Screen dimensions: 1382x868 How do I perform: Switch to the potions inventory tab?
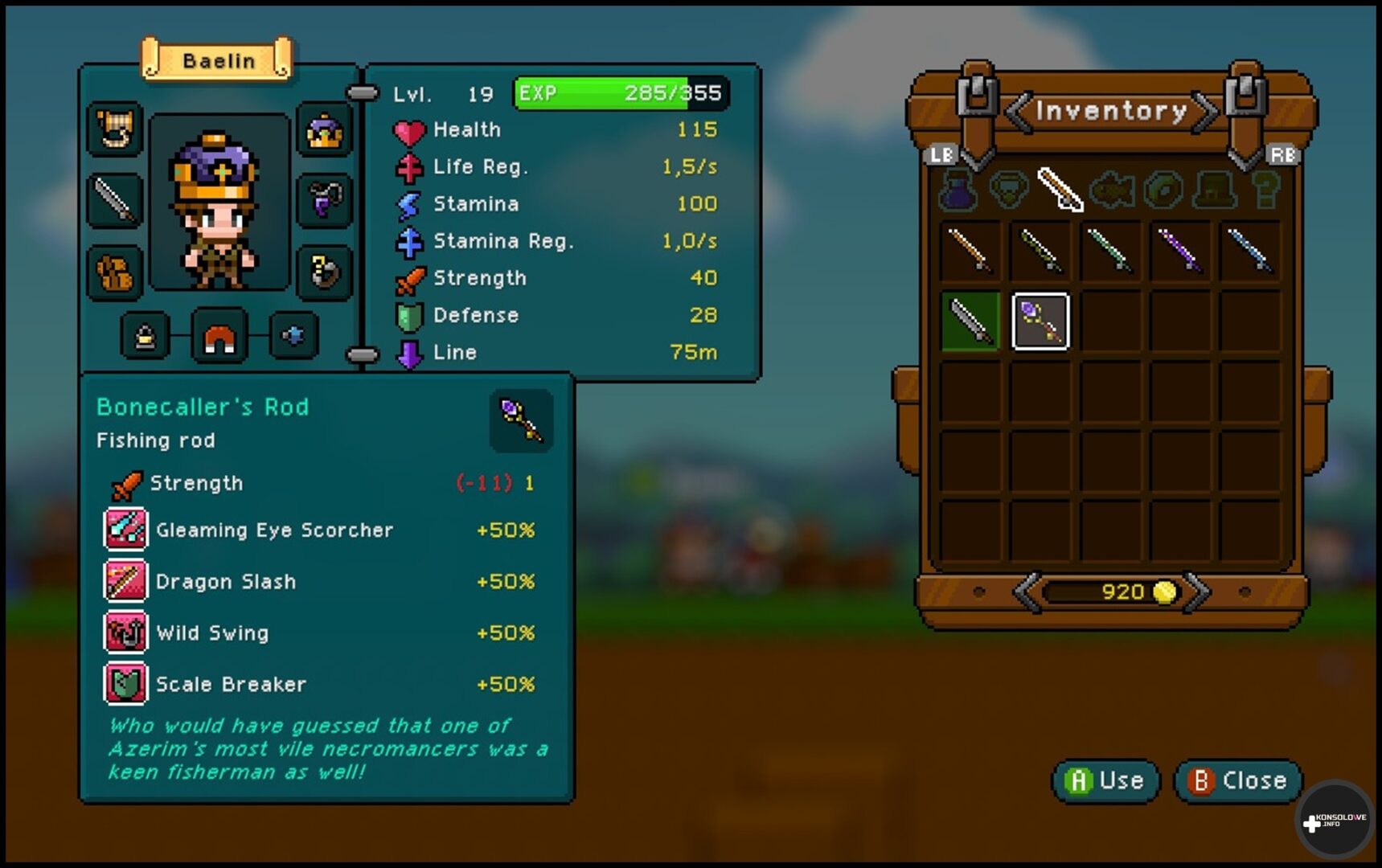pos(958,190)
